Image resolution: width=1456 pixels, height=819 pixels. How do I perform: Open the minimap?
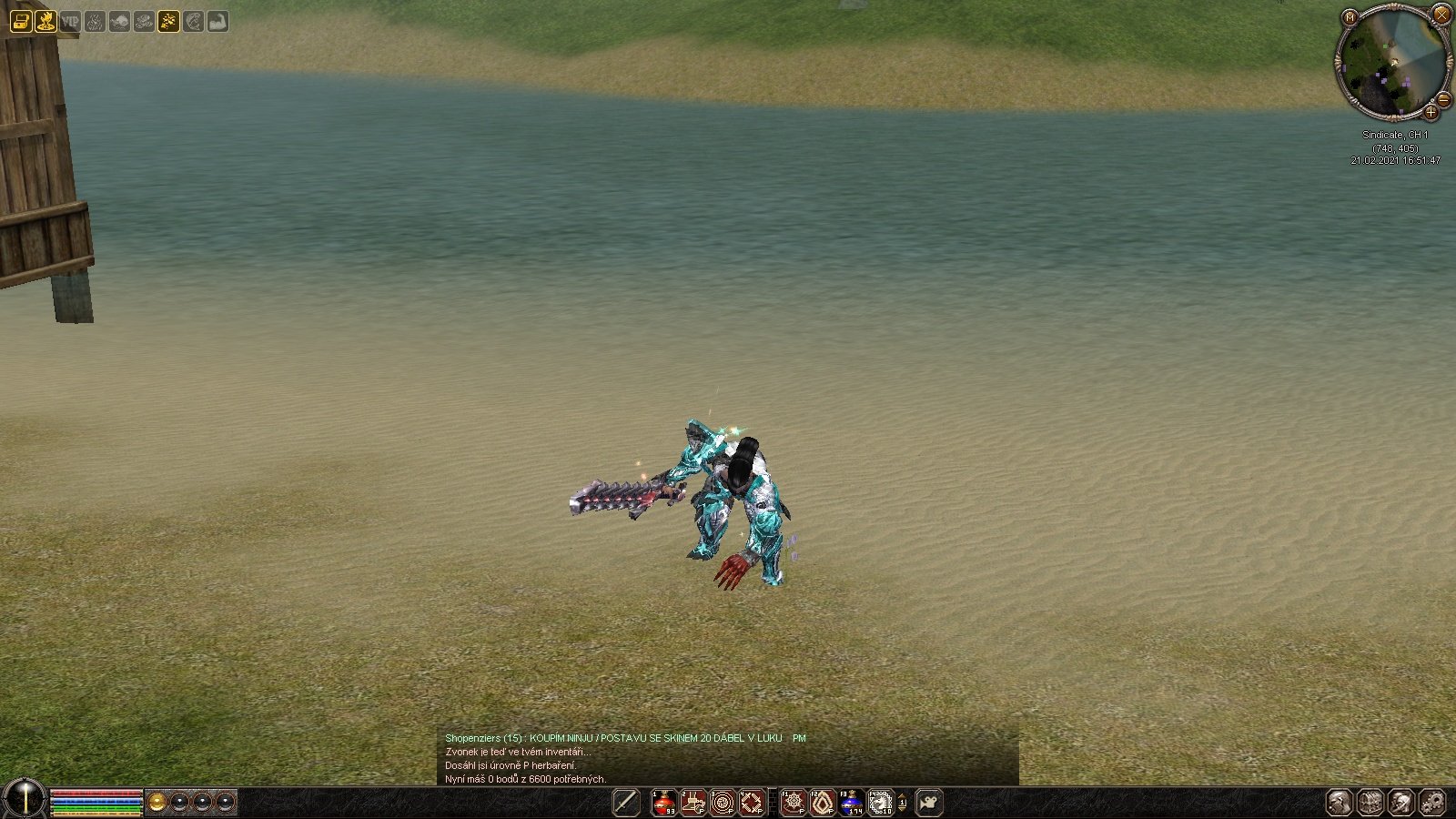[1391, 64]
